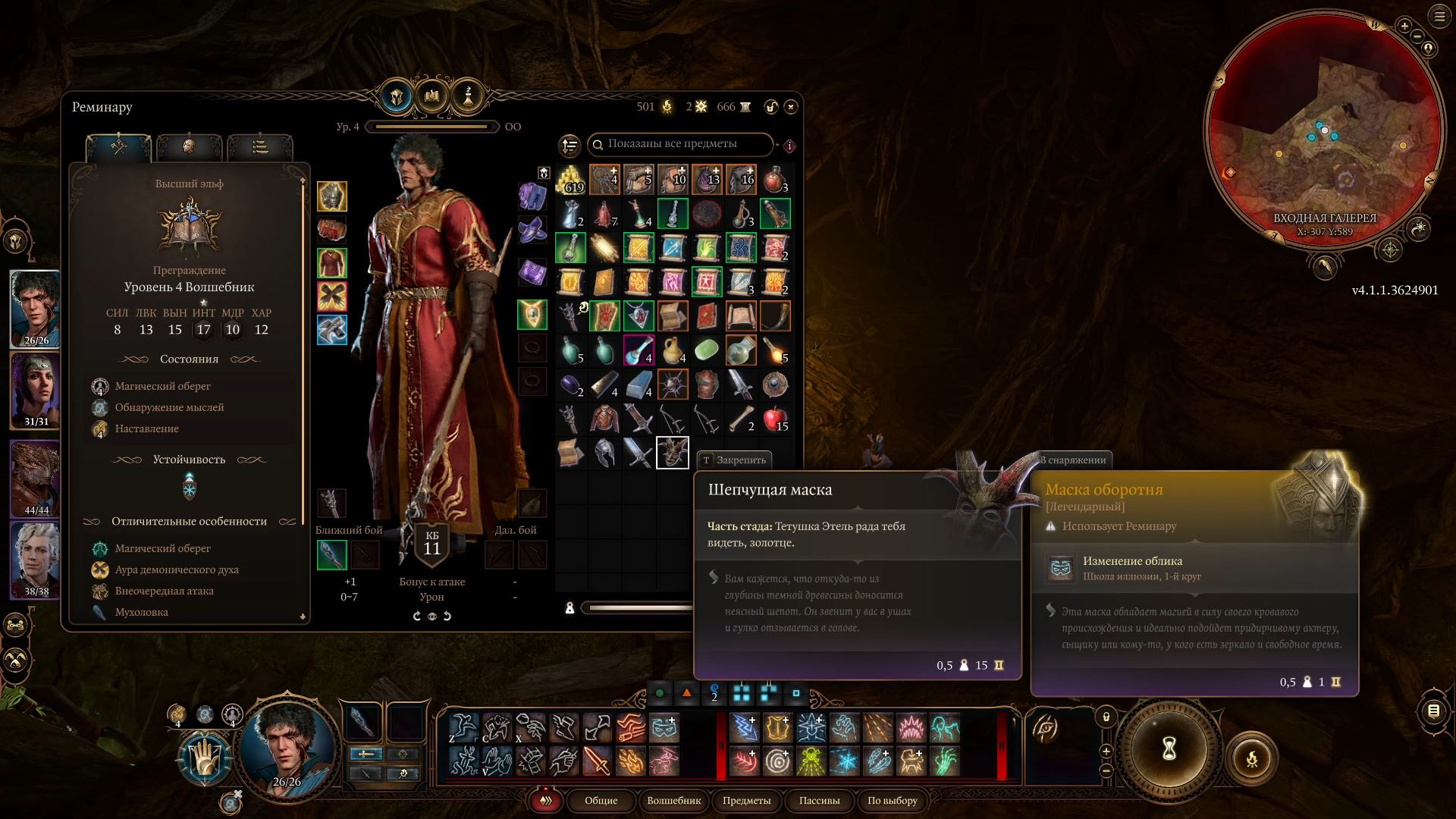Click the equipped melee staff slot

(x=332, y=554)
